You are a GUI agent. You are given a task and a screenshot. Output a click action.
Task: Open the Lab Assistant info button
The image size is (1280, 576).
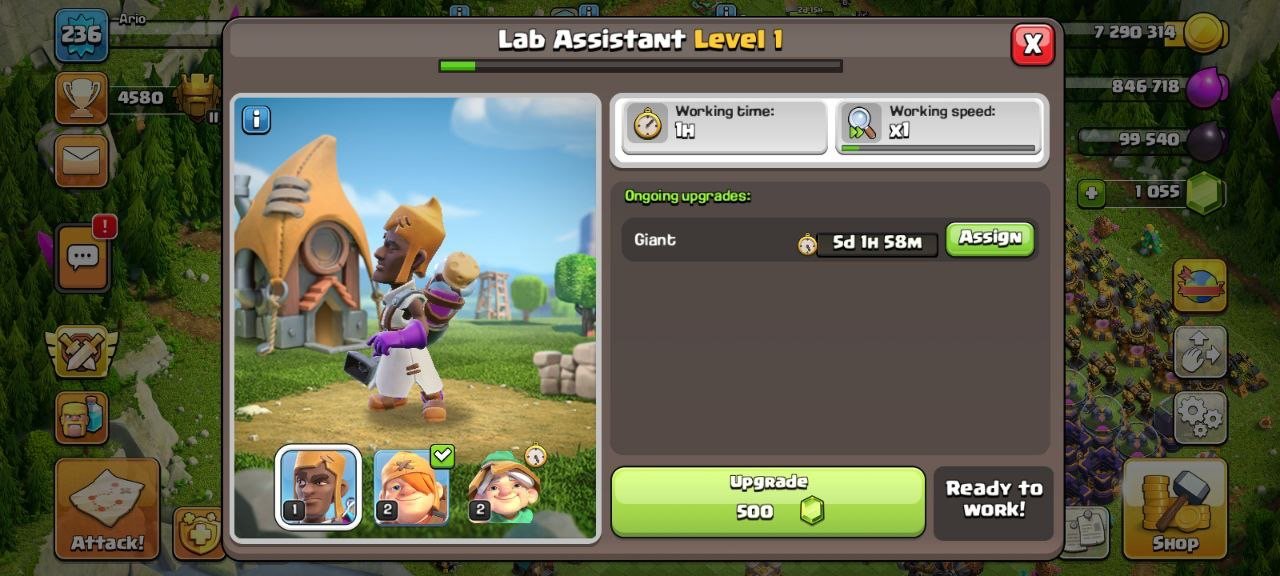pos(256,120)
